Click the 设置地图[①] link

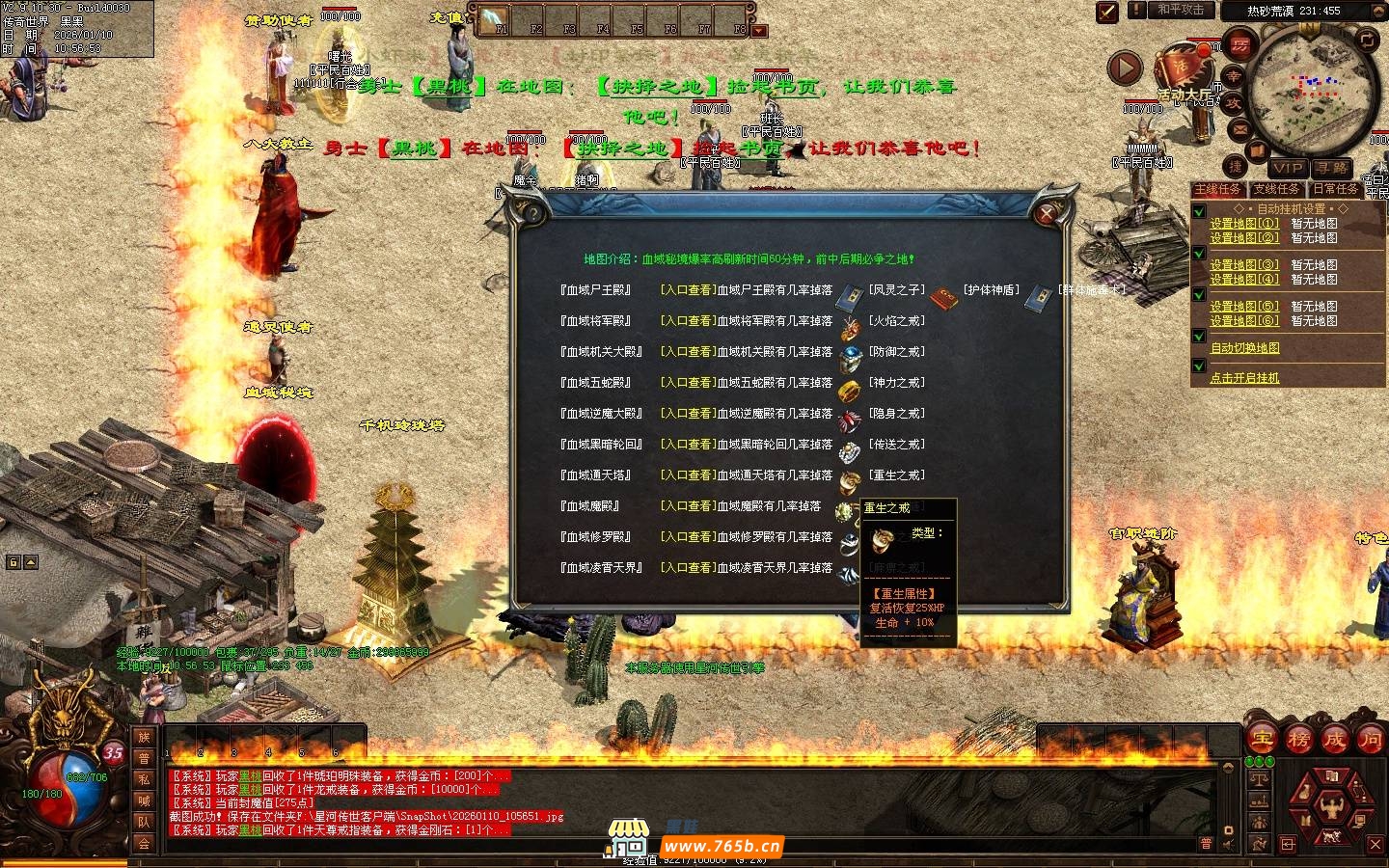pyautogui.click(x=1244, y=223)
